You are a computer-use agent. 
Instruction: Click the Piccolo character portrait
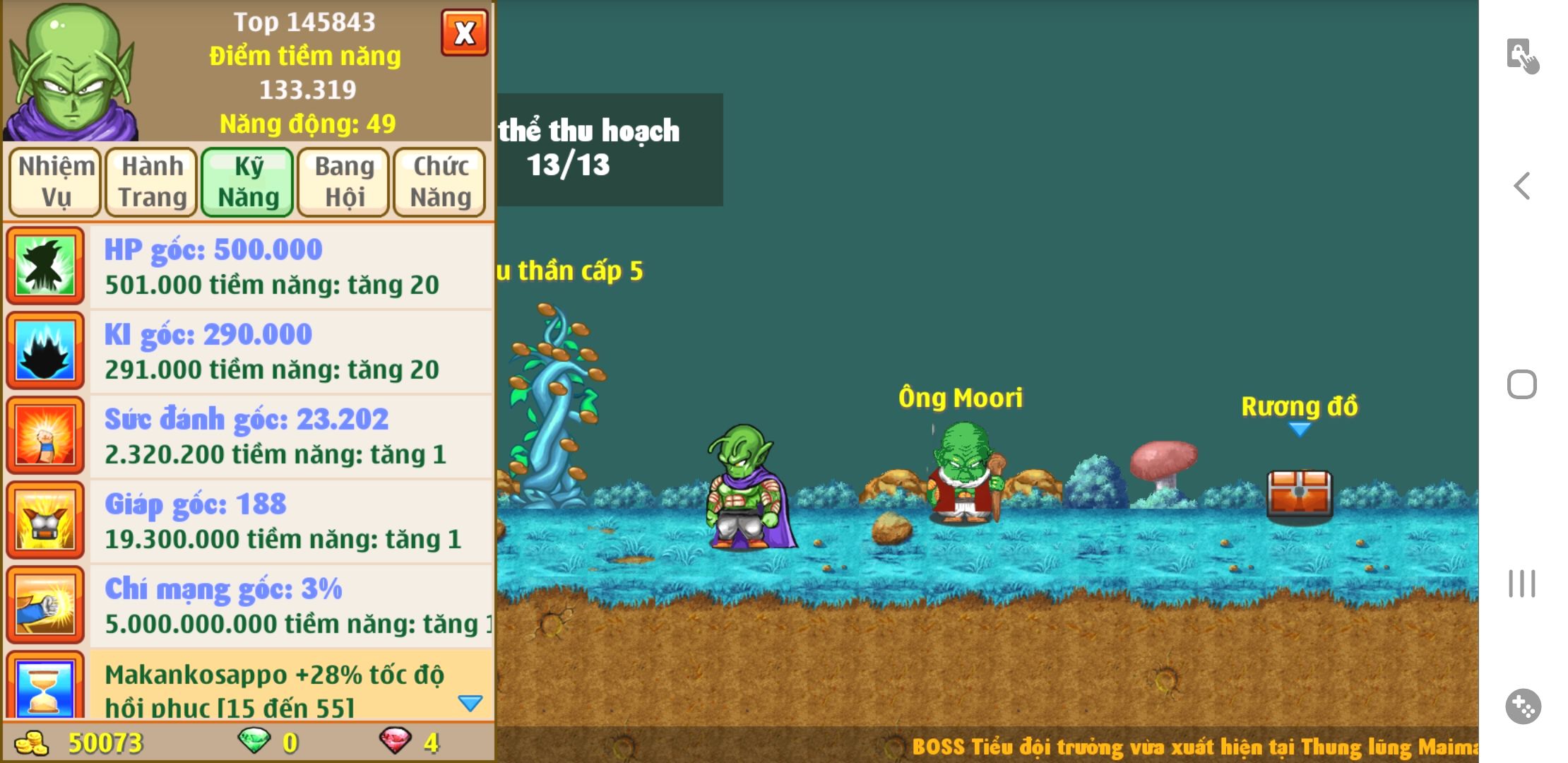[x=72, y=72]
